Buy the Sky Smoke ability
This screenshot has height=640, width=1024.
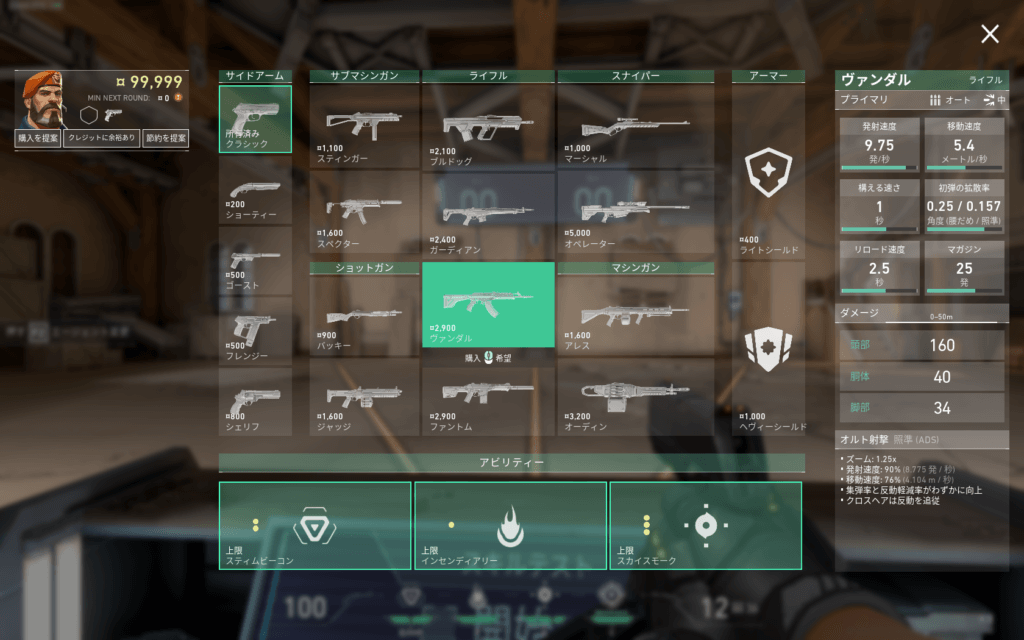tap(705, 525)
